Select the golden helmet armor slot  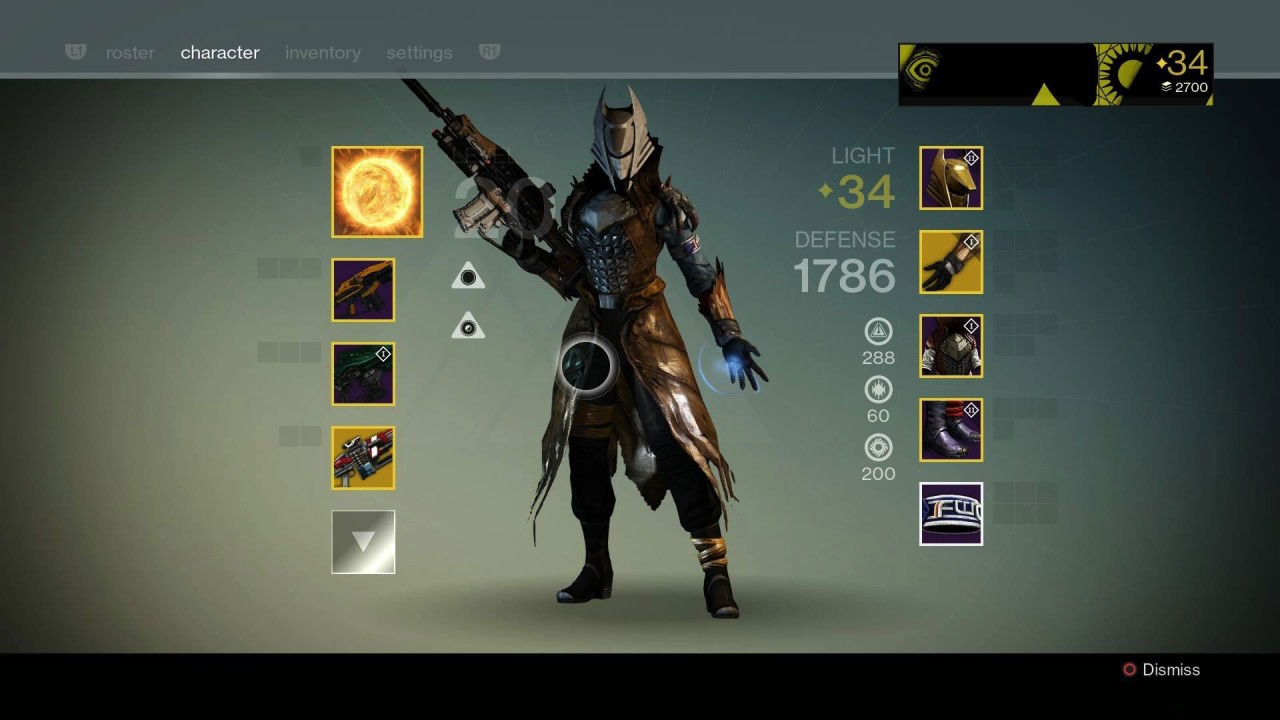click(951, 178)
